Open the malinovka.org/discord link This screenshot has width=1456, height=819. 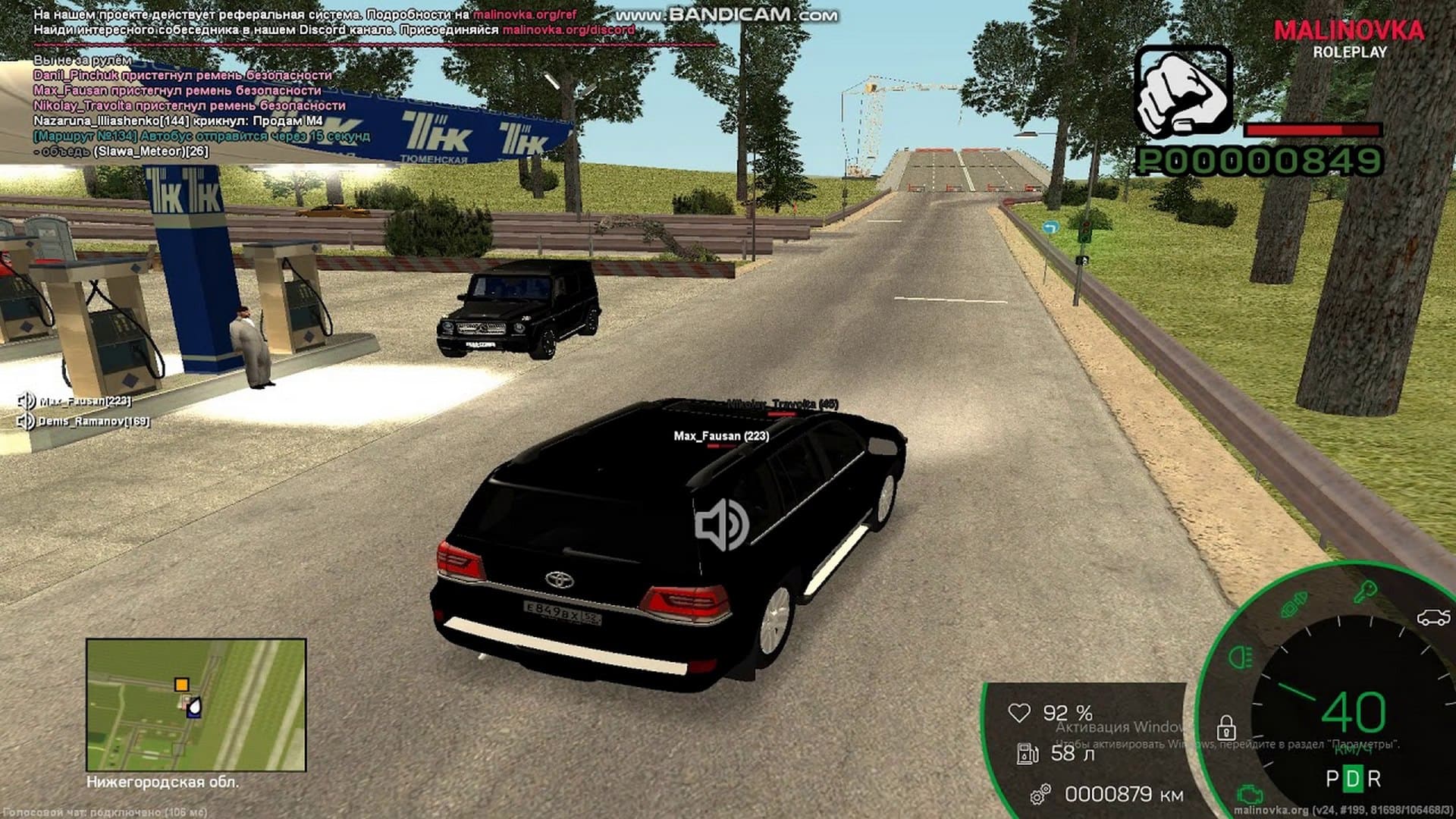pyautogui.click(x=568, y=30)
